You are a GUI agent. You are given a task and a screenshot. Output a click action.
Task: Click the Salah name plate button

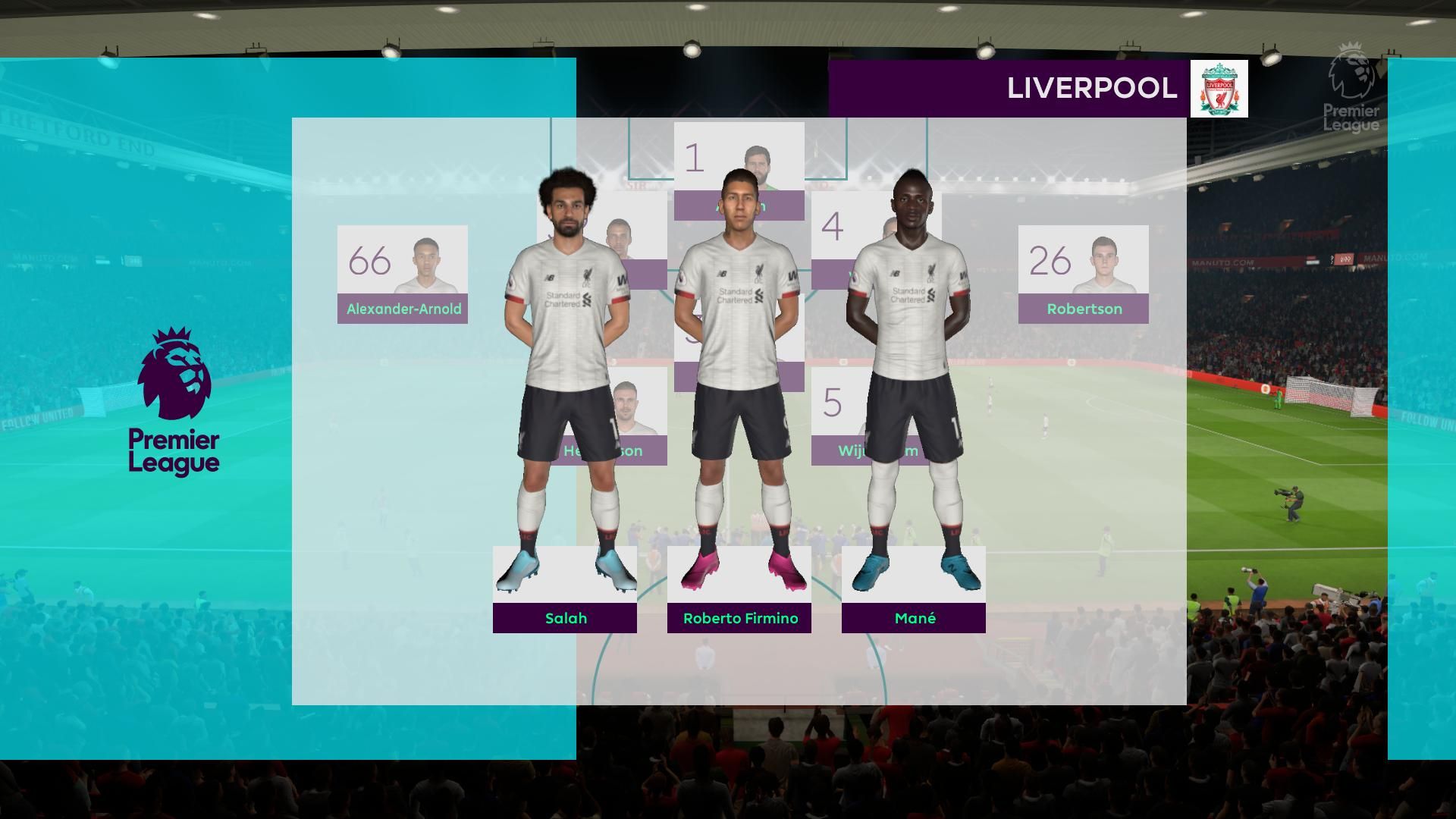[x=565, y=618]
